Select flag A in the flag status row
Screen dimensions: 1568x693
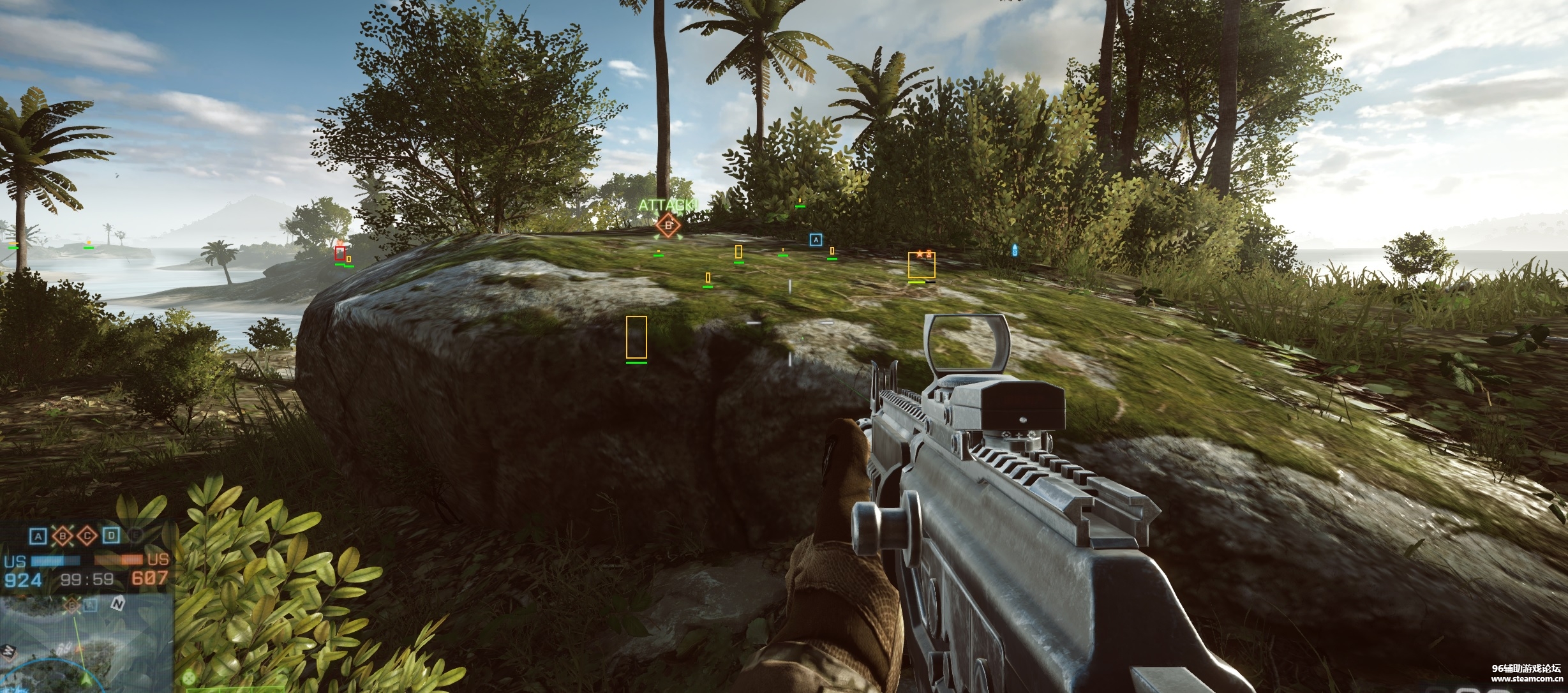[x=39, y=536]
